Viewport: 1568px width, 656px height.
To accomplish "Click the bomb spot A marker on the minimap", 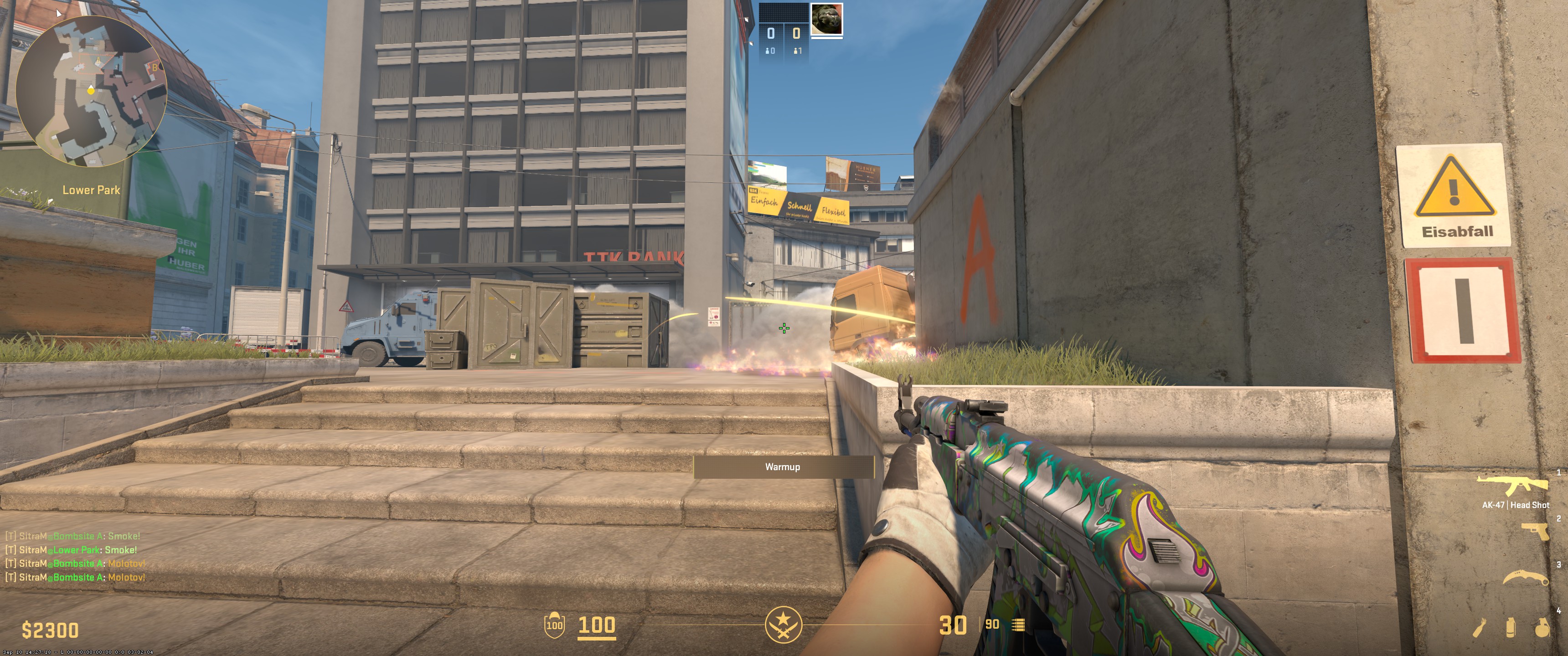I will tap(98, 61).
